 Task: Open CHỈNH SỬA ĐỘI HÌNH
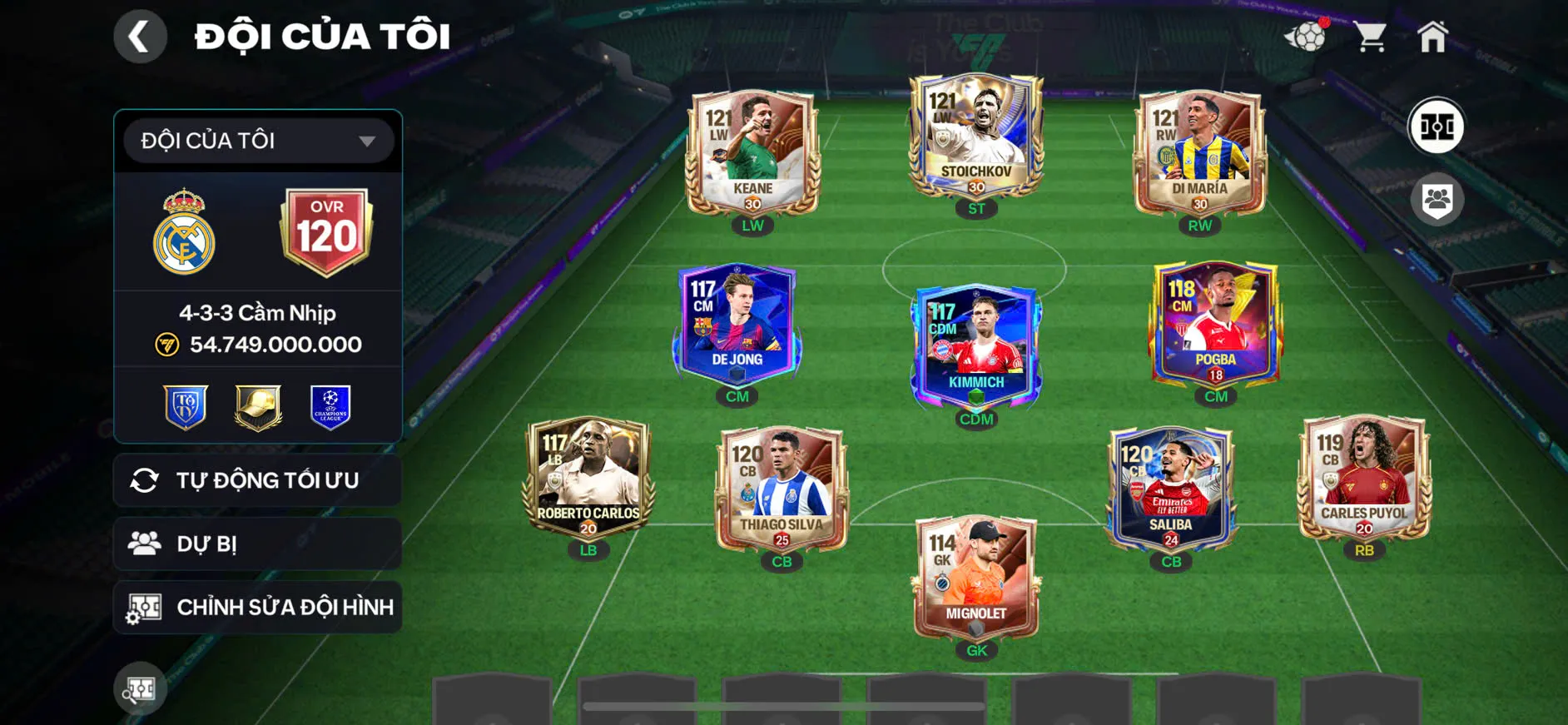tap(257, 607)
